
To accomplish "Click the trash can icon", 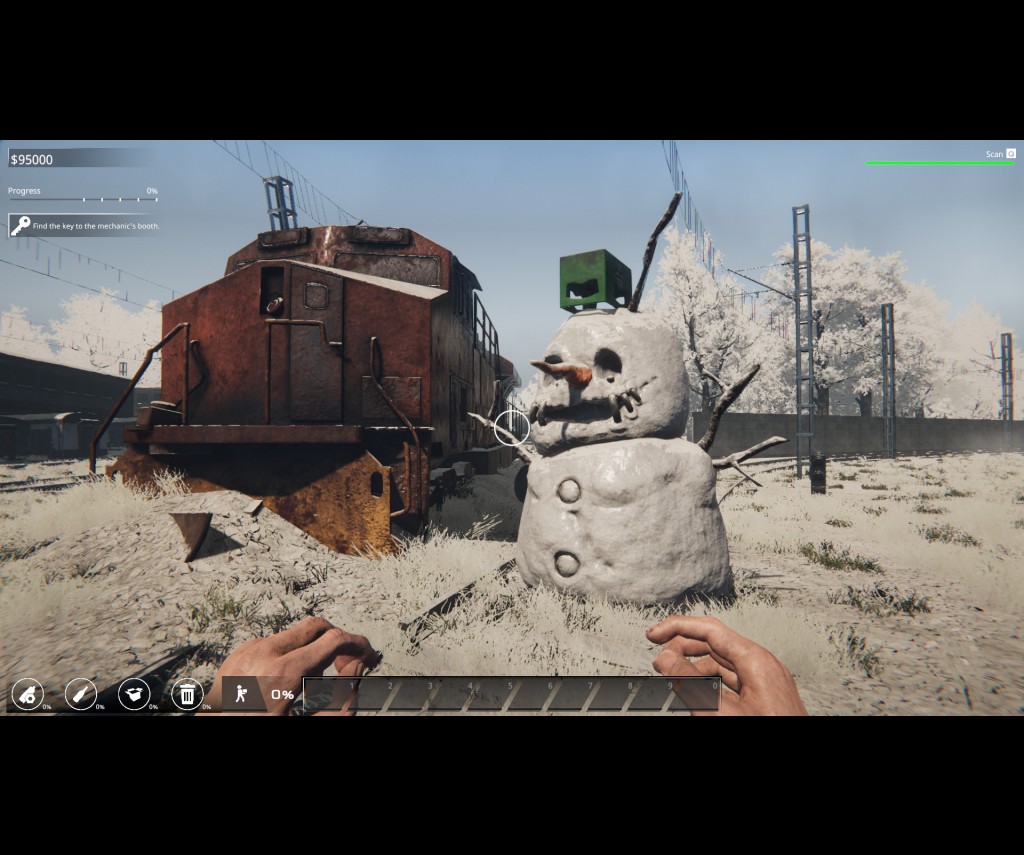I will pos(187,693).
